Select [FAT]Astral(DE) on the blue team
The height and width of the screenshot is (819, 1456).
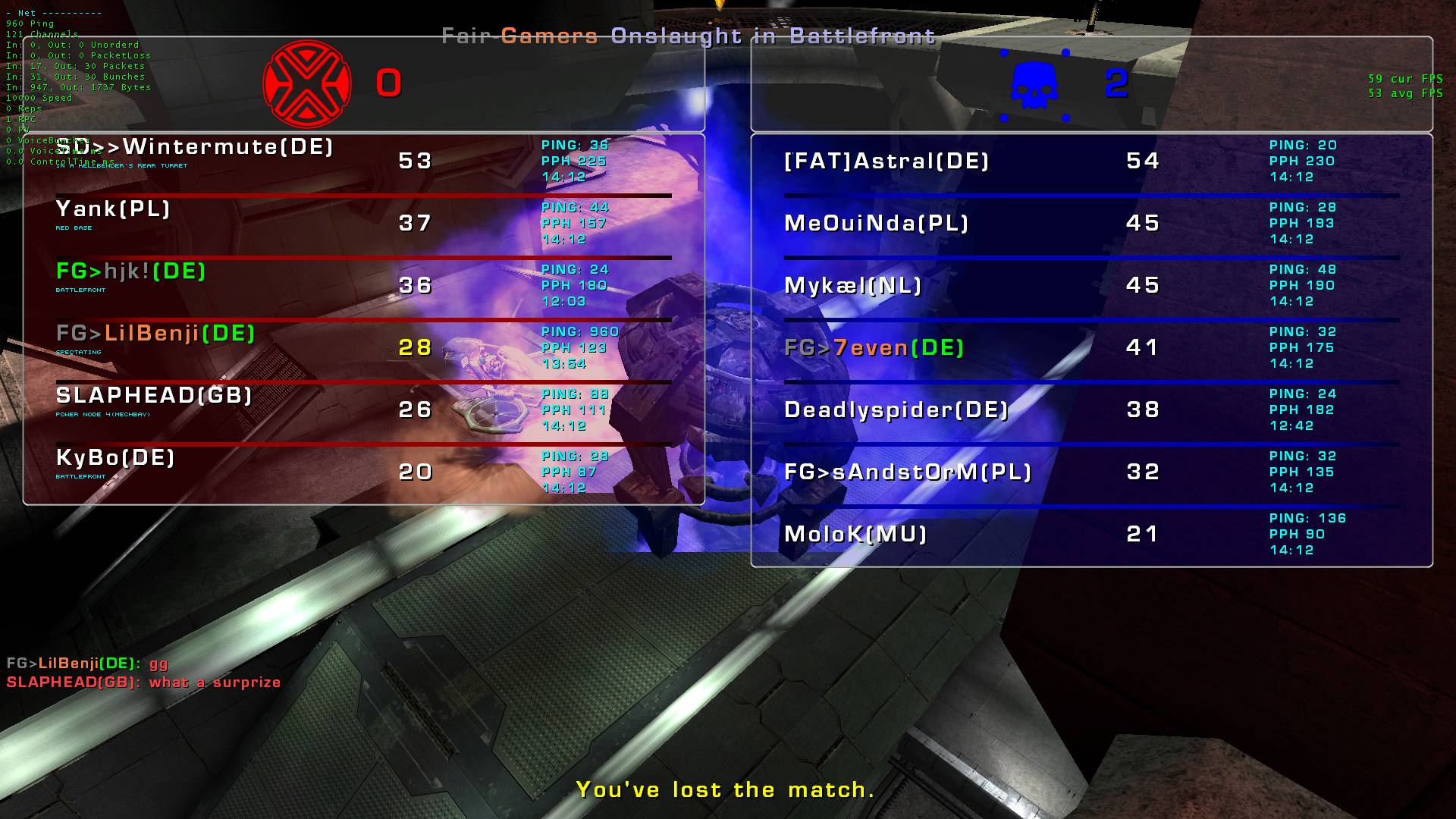(x=886, y=161)
